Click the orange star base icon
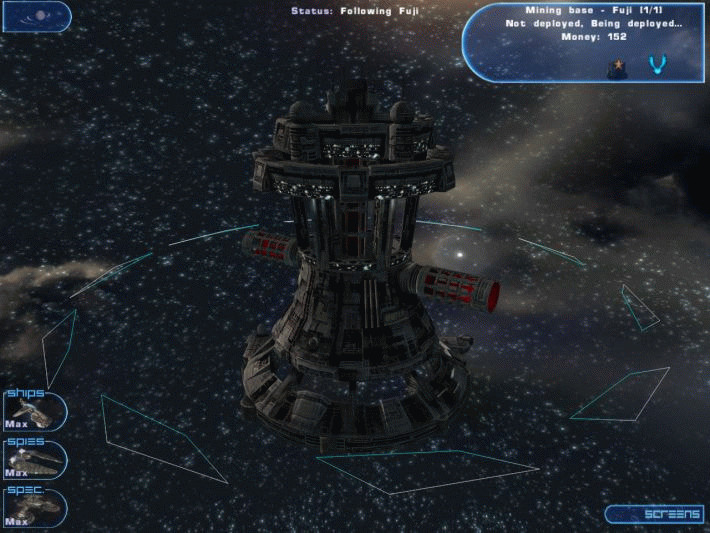Viewport: 710px width, 533px height. tap(616, 67)
